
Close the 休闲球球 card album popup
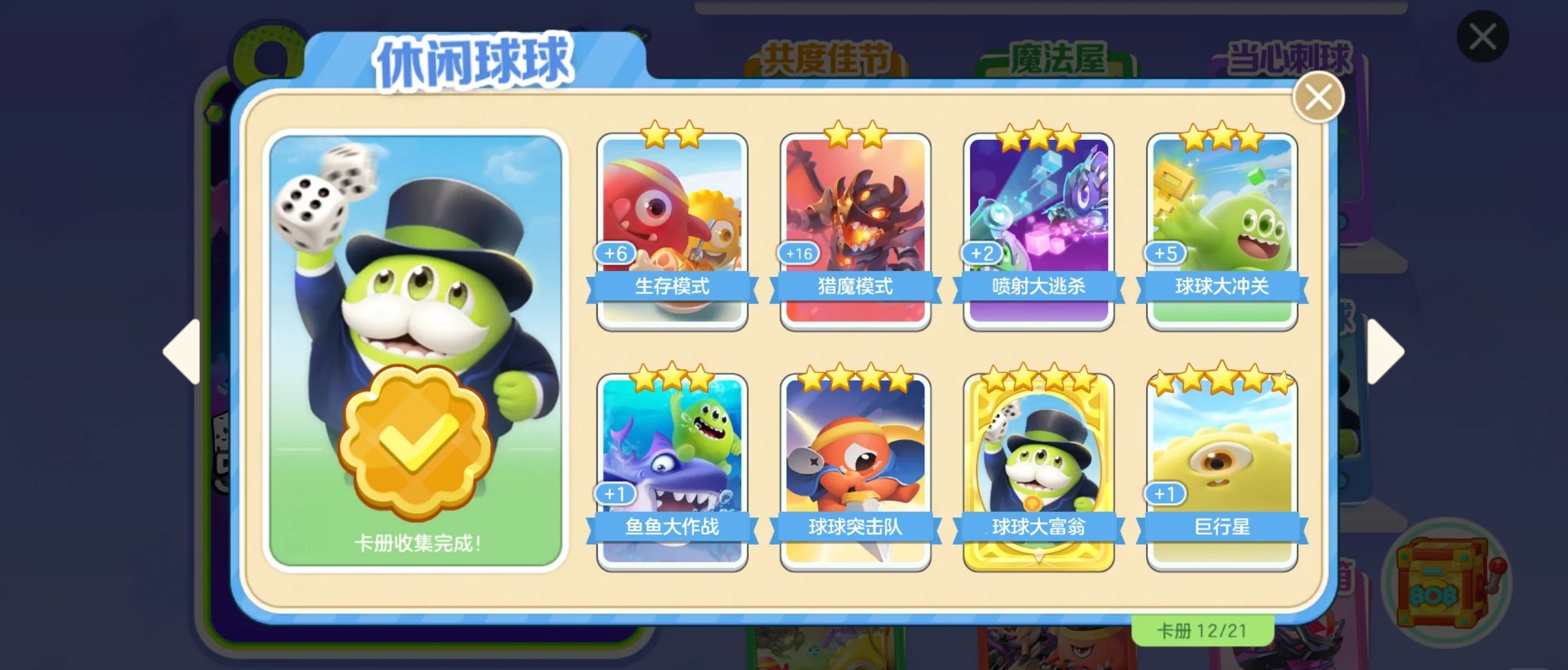[x=1318, y=98]
